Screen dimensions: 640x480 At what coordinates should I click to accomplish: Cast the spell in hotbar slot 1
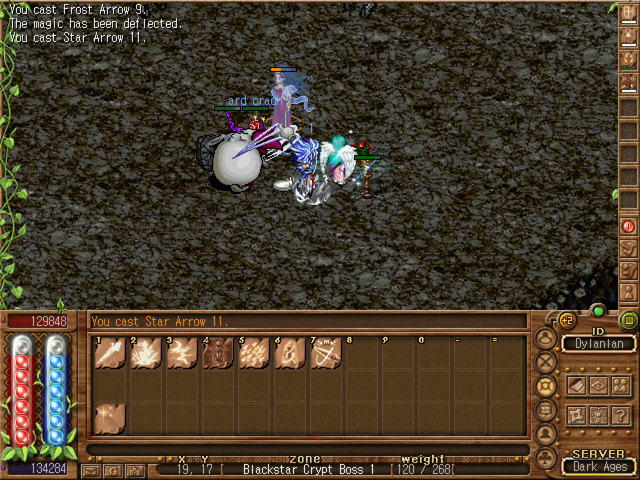[x=110, y=353]
